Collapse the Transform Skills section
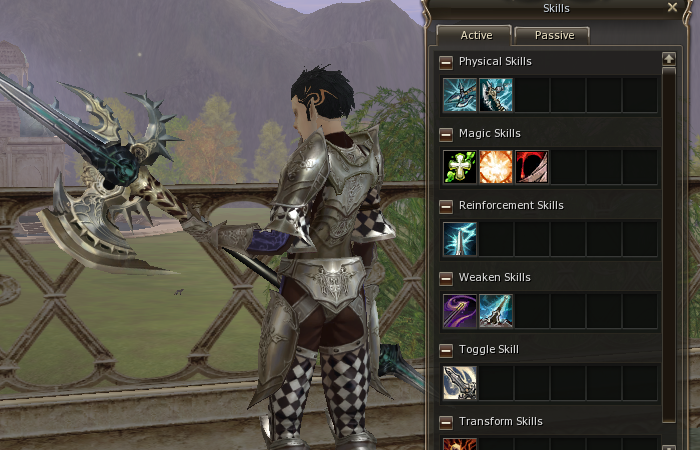This screenshot has width=700, height=450. [446, 422]
